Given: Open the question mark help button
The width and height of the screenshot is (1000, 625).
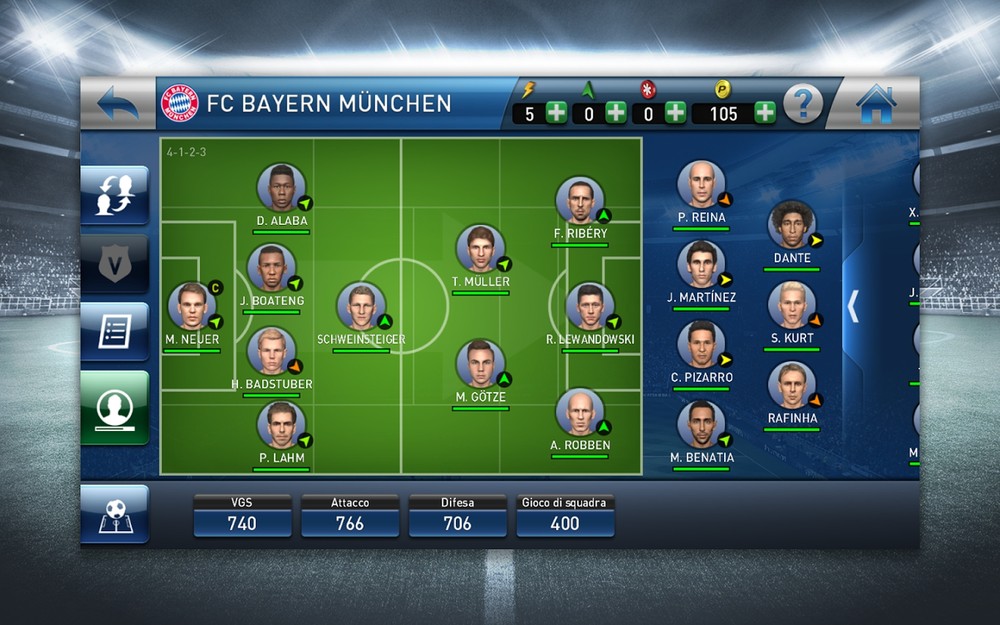Looking at the screenshot, I should [x=802, y=103].
